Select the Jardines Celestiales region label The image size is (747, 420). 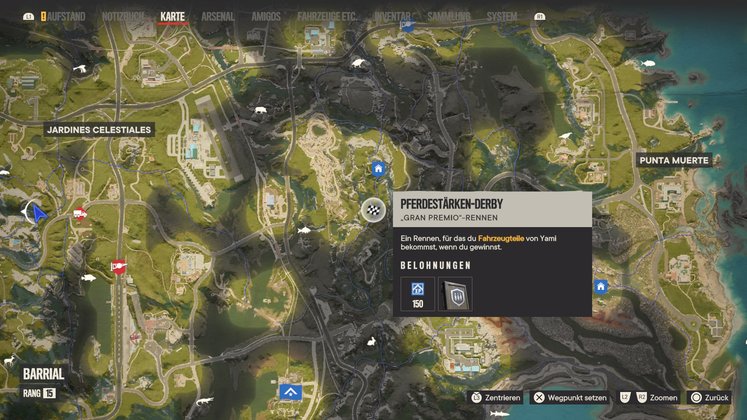[x=98, y=129]
